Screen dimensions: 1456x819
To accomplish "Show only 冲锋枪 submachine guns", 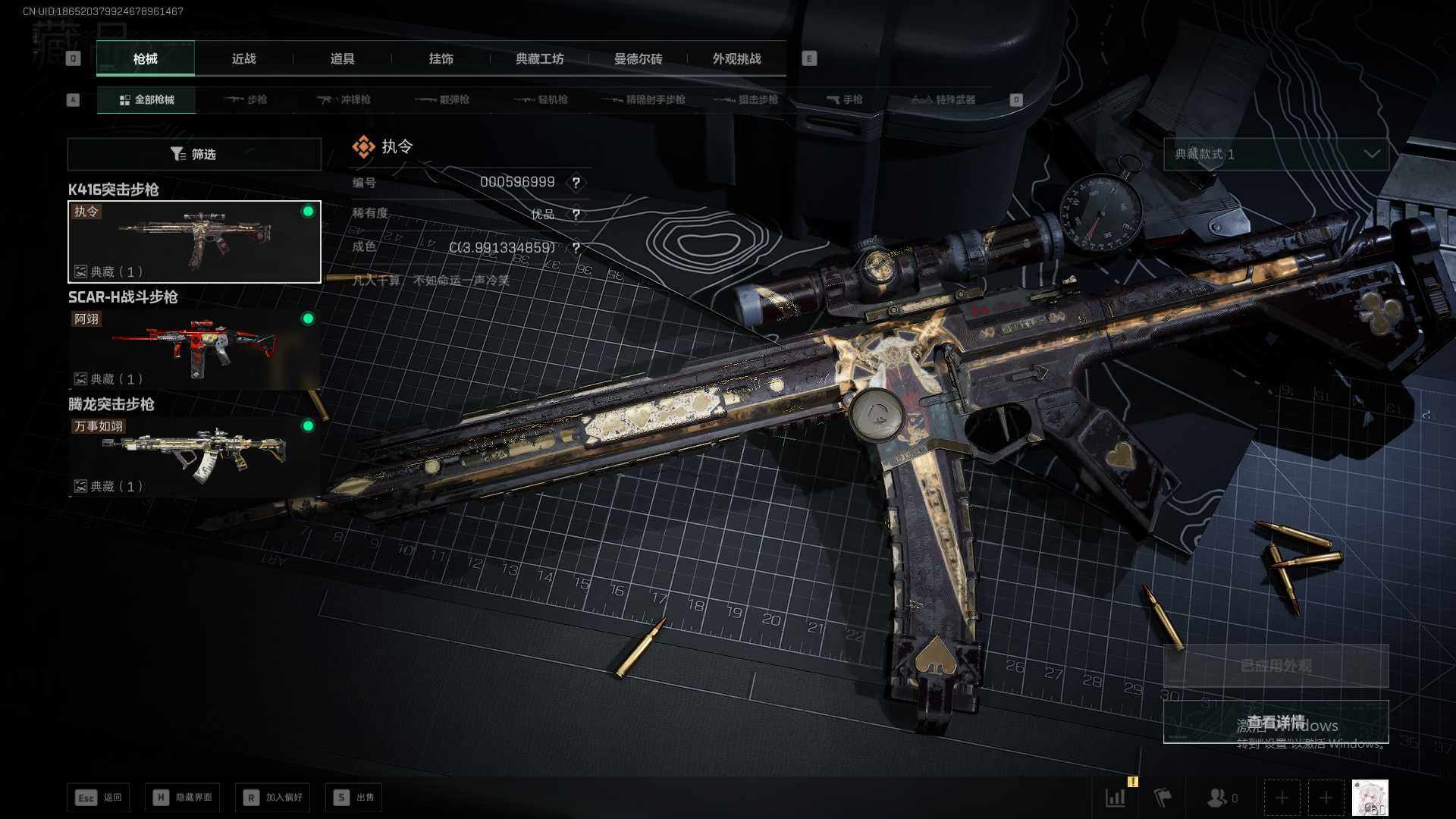I will (345, 100).
